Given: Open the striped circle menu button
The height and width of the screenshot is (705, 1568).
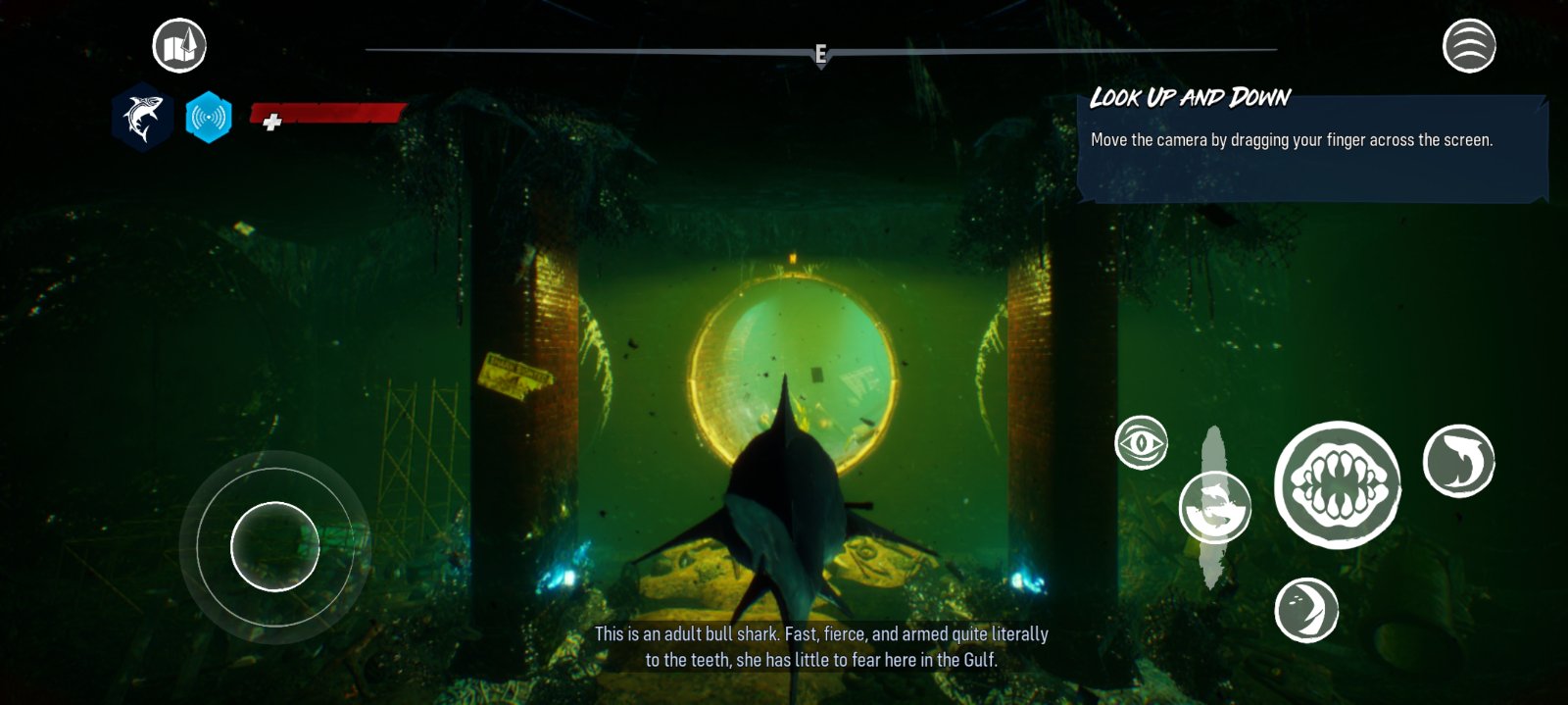Looking at the screenshot, I should 1469,45.
